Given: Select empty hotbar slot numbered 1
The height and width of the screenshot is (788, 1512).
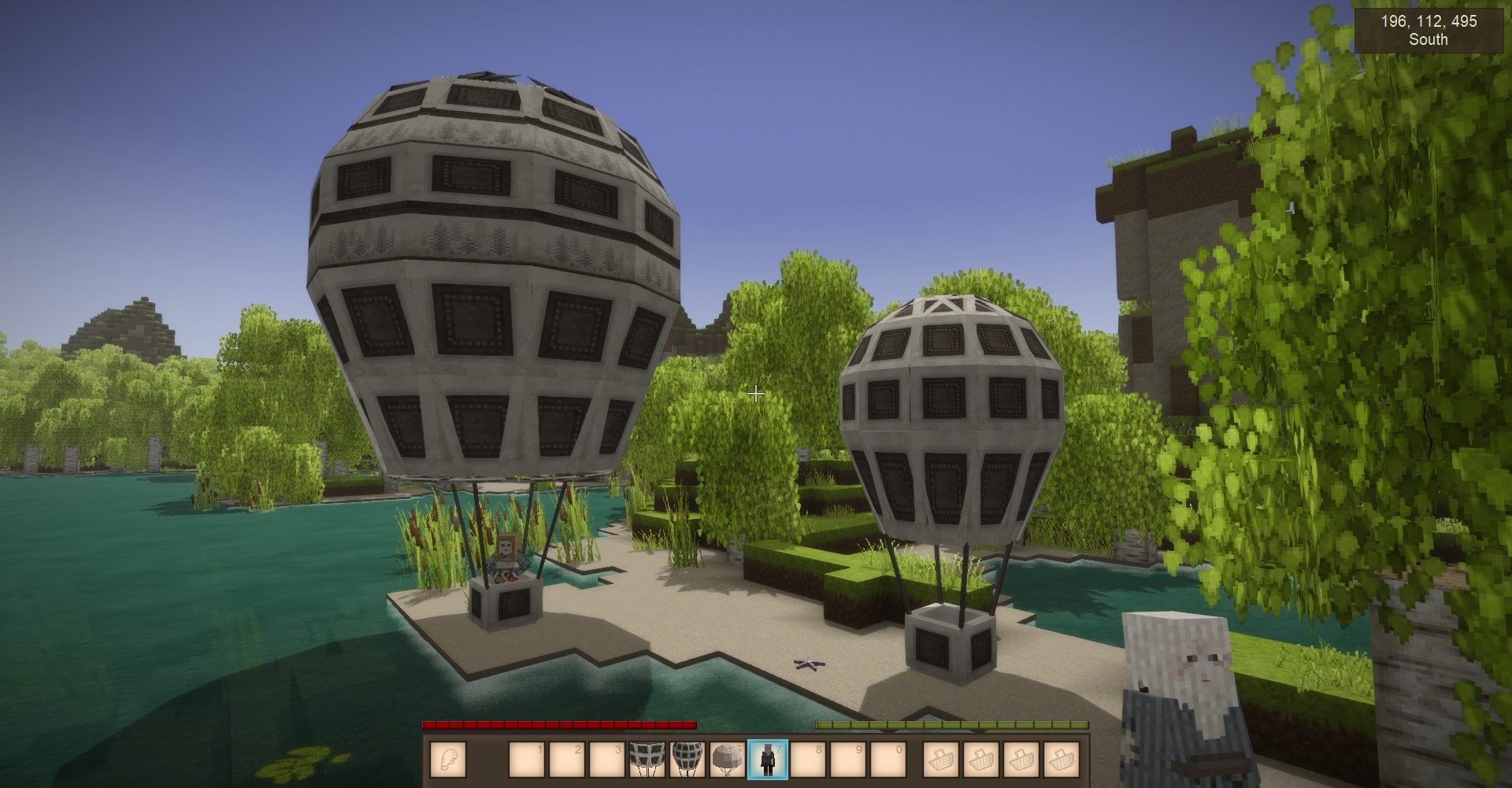Looking at the screenshot, I should (x=527, y=760).
